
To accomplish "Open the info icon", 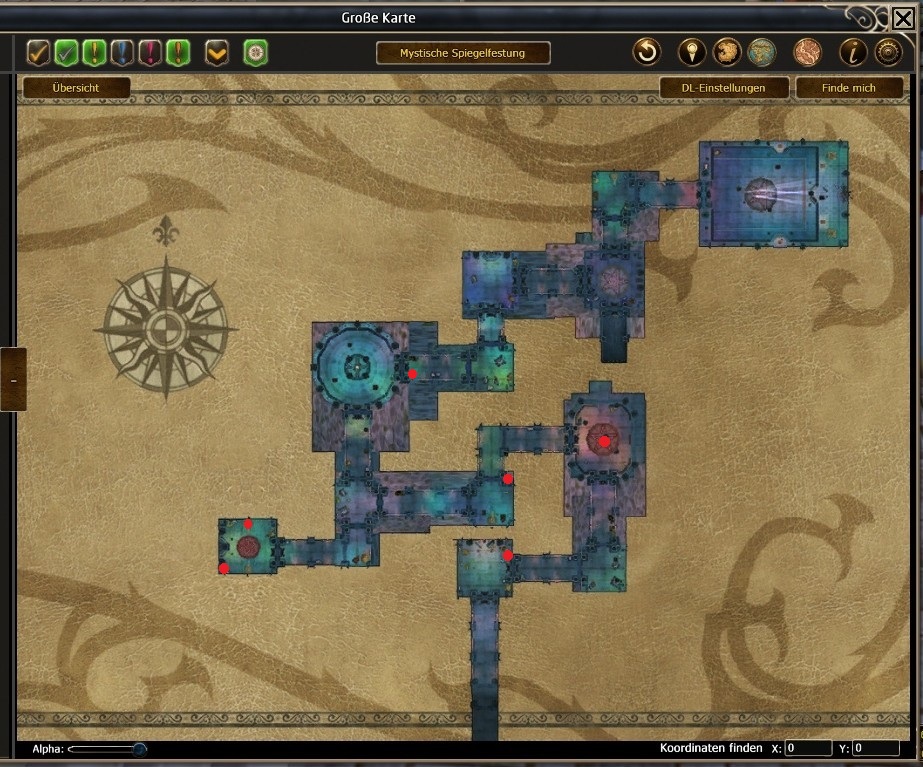I will click(853, 52).
